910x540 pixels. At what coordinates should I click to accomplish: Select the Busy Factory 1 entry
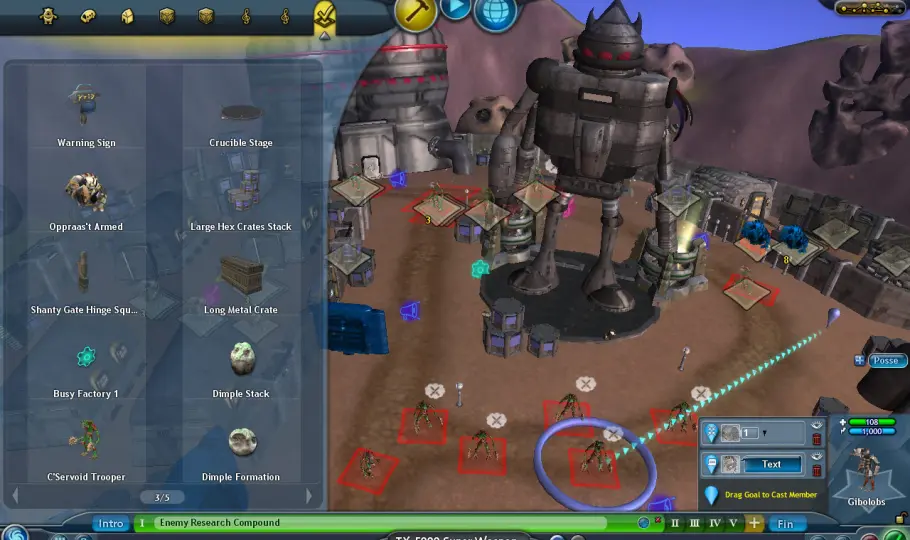(x=86, y=358)
